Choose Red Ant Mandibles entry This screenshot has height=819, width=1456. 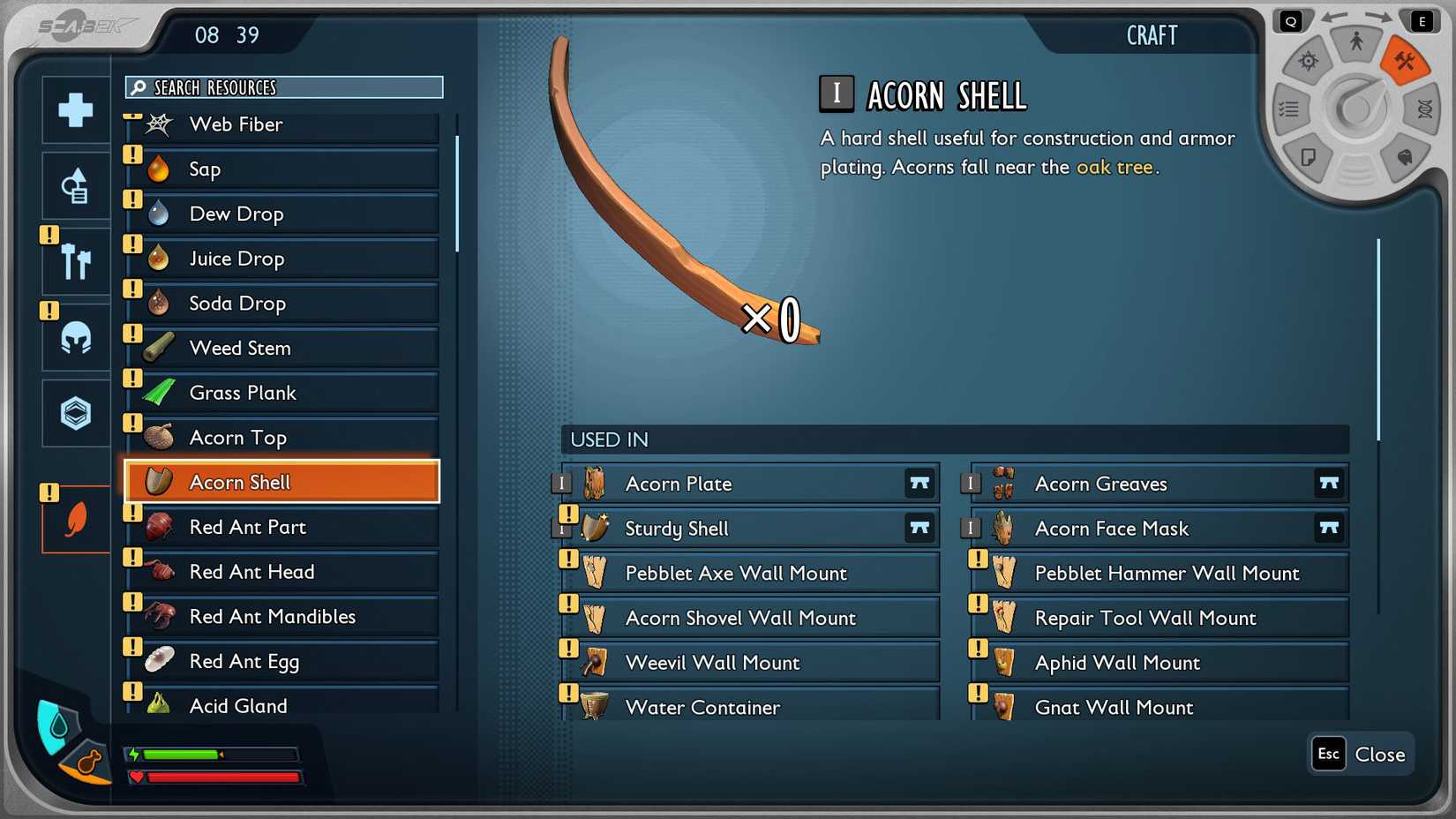coord(282,617)
